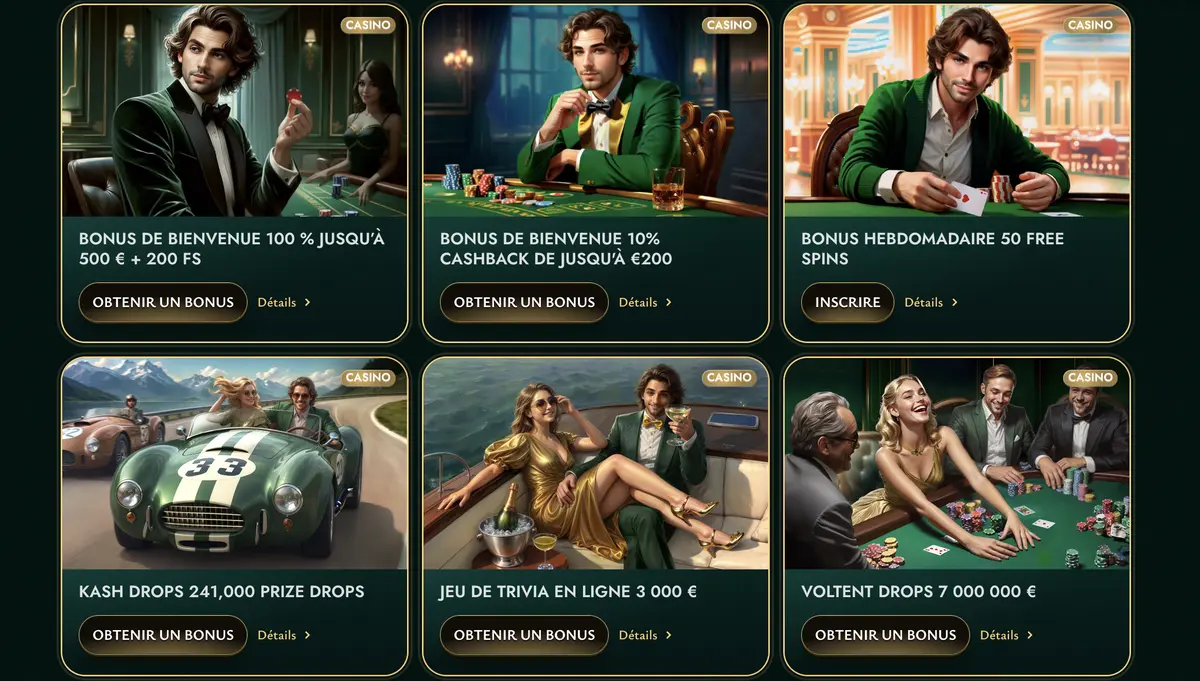This screenshot has height=681, width=1200.
Task: Pick the playing card weekly bonus image
Action: pos(957,111)
